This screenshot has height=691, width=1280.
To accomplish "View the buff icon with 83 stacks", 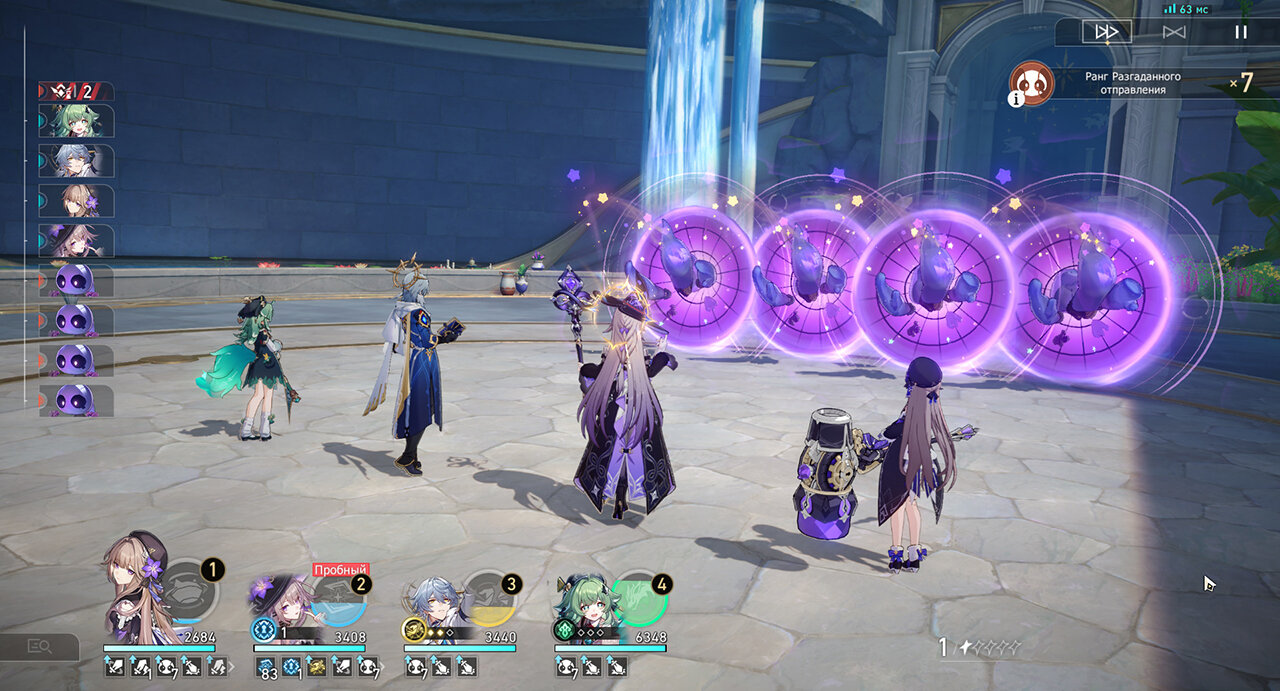I will pos(266,667).
